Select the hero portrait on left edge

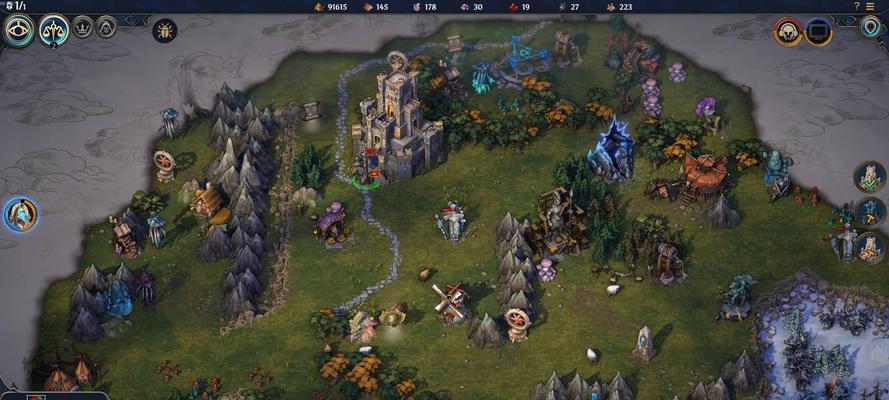20,213
